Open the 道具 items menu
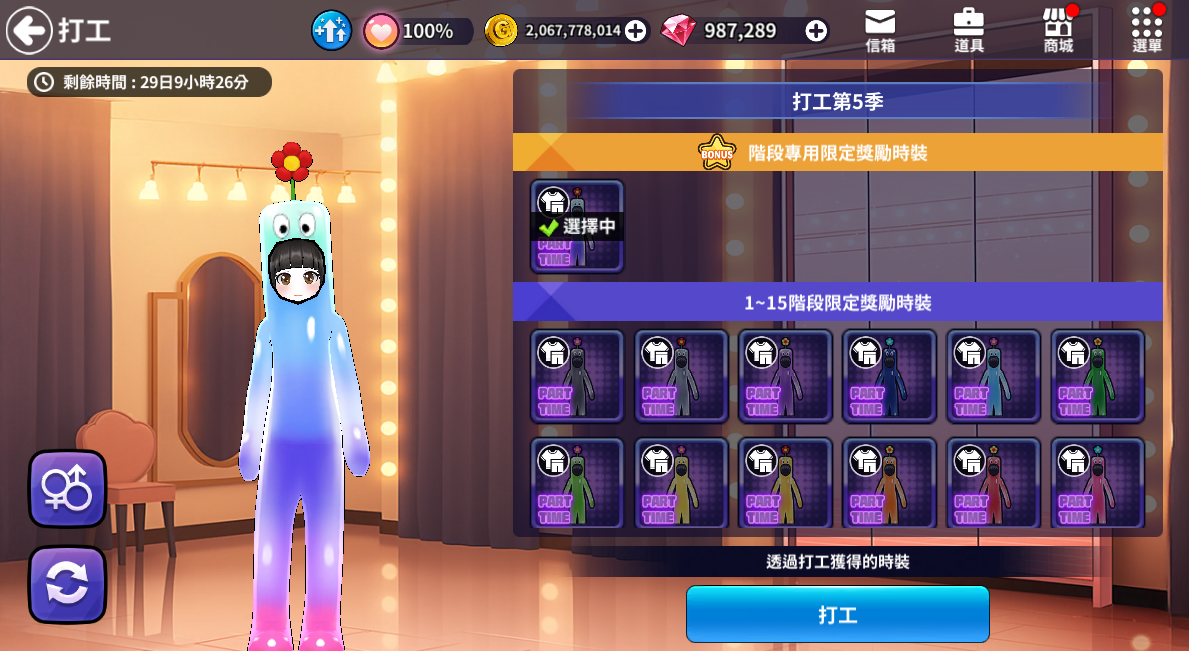1189x651 pixels. coord(968,30)
